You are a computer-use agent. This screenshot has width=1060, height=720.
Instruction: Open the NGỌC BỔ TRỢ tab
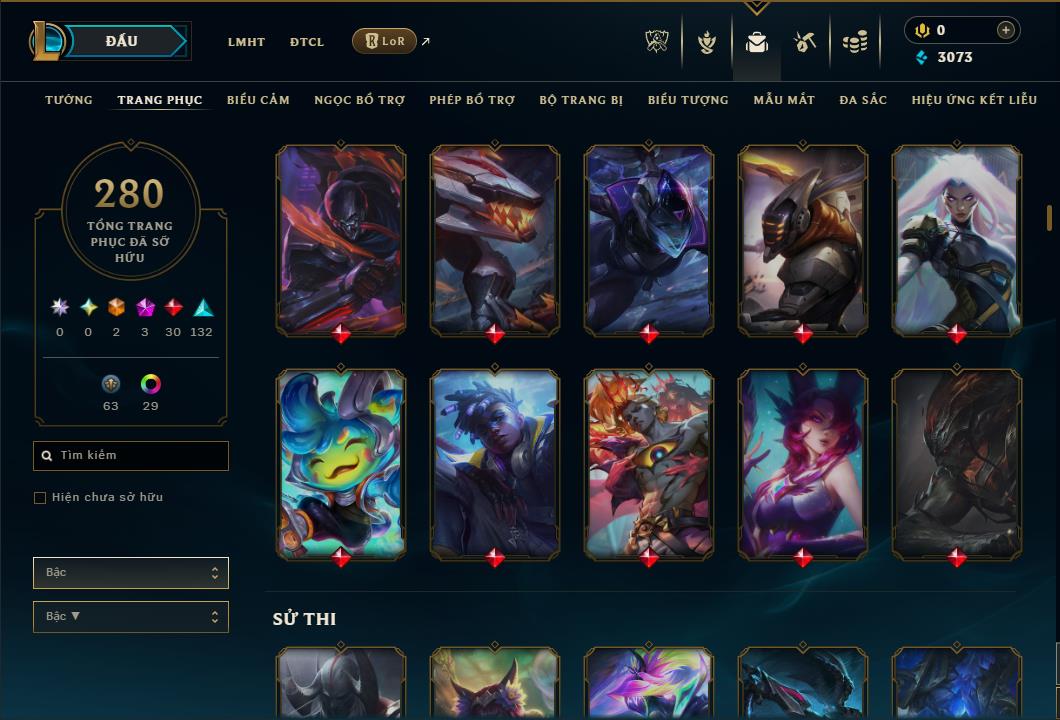click(359, 100)
